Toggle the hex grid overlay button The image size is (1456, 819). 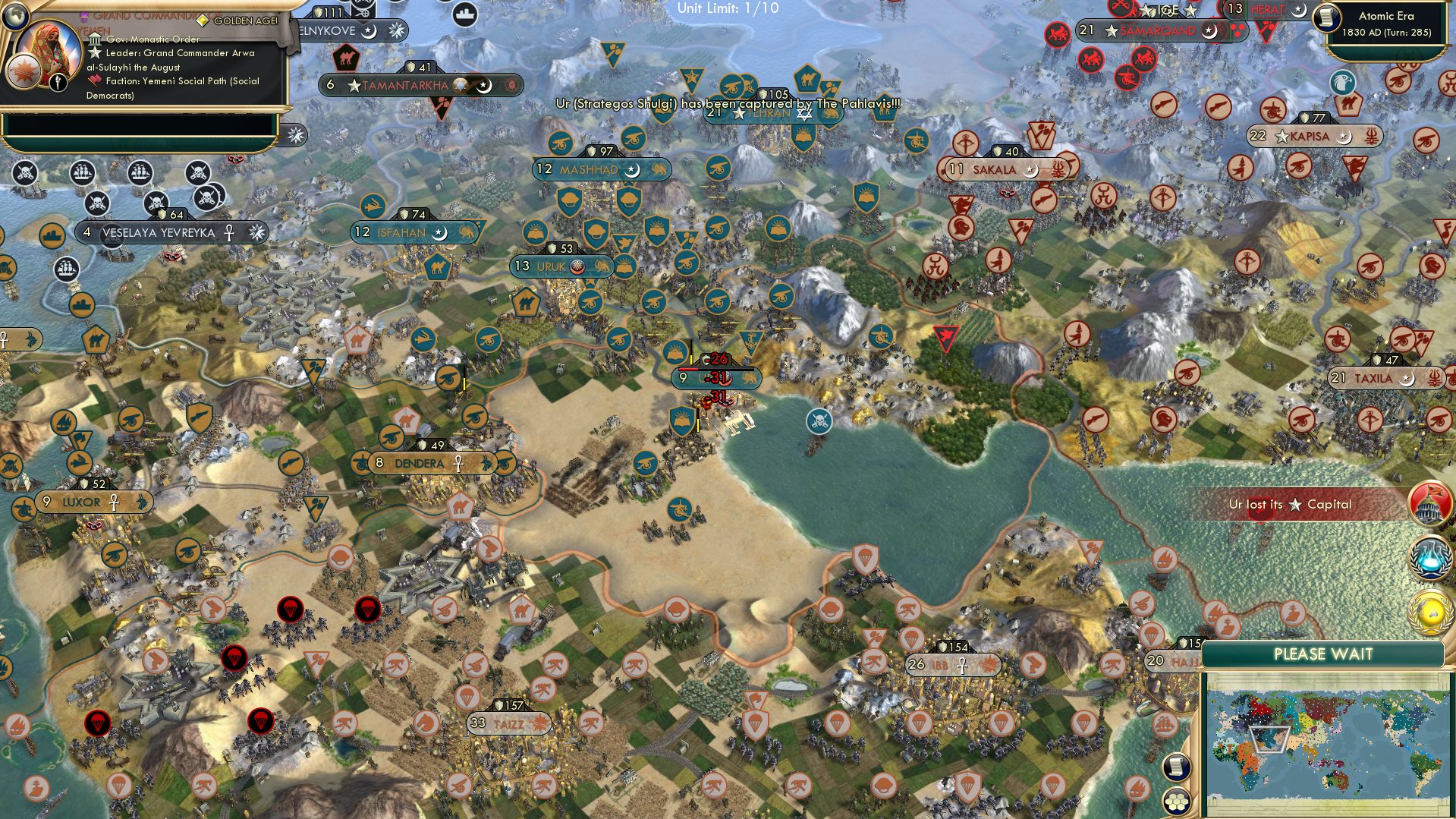tap(1176, 802)
